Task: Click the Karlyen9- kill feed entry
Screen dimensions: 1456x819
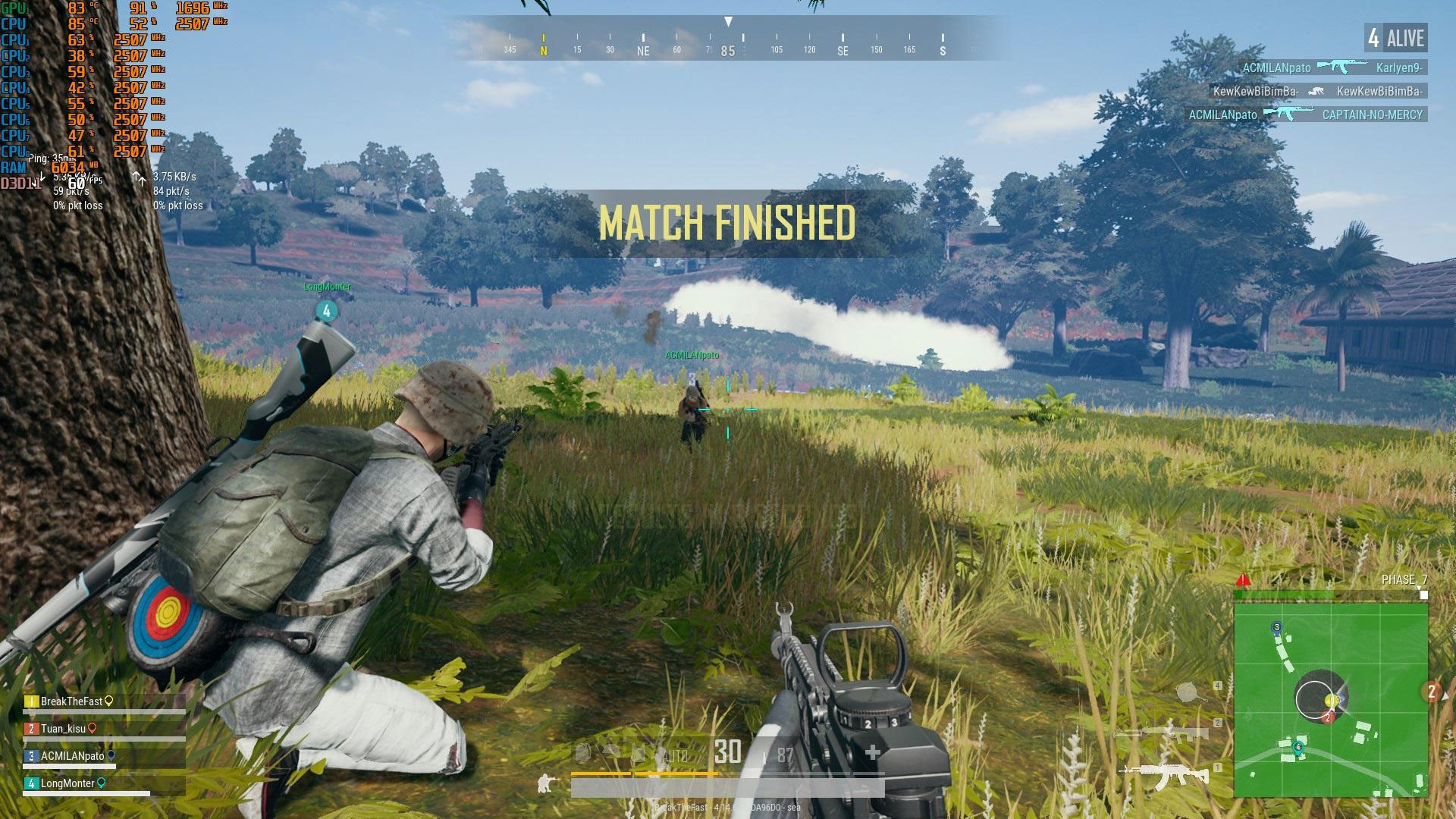Action: (1400, 68)
